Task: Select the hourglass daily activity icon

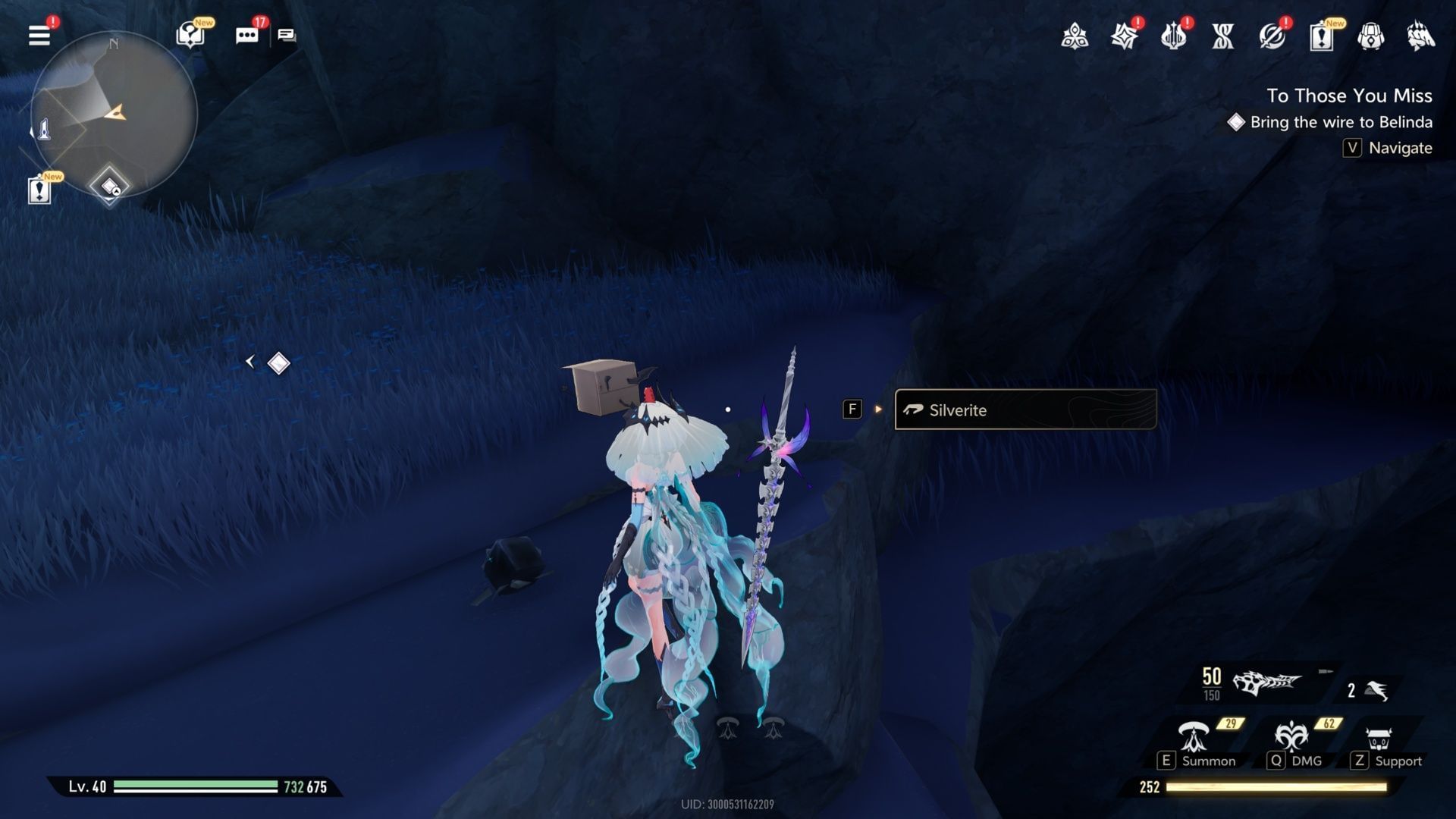Action: click(1223, 36)
